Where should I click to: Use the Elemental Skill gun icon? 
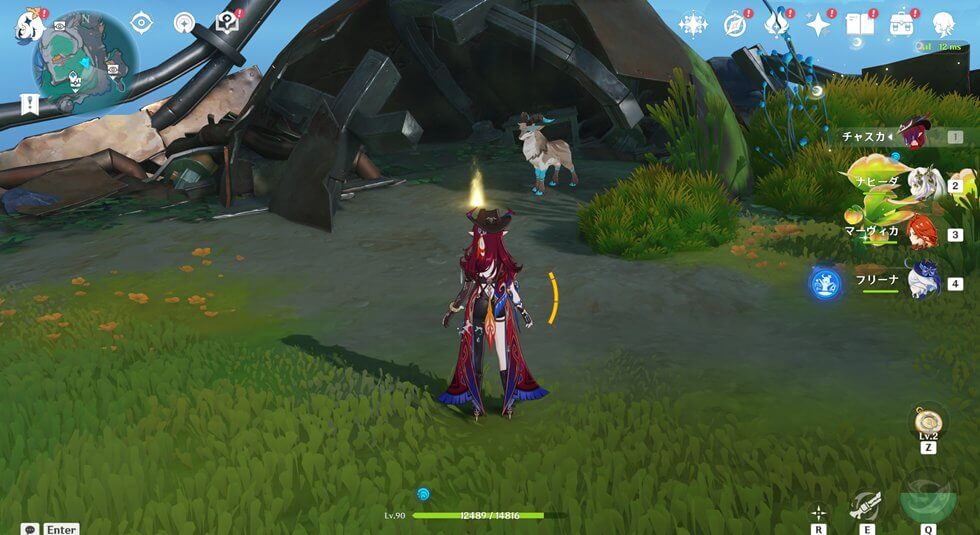(x=865, y=505)
